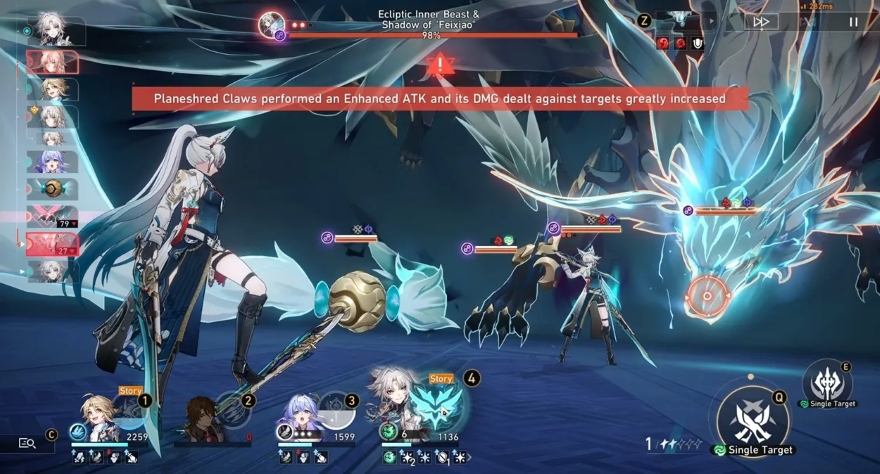Activate the trident skill icon
The height and width of the screenshot is (474, 880).
pos(826,382)
